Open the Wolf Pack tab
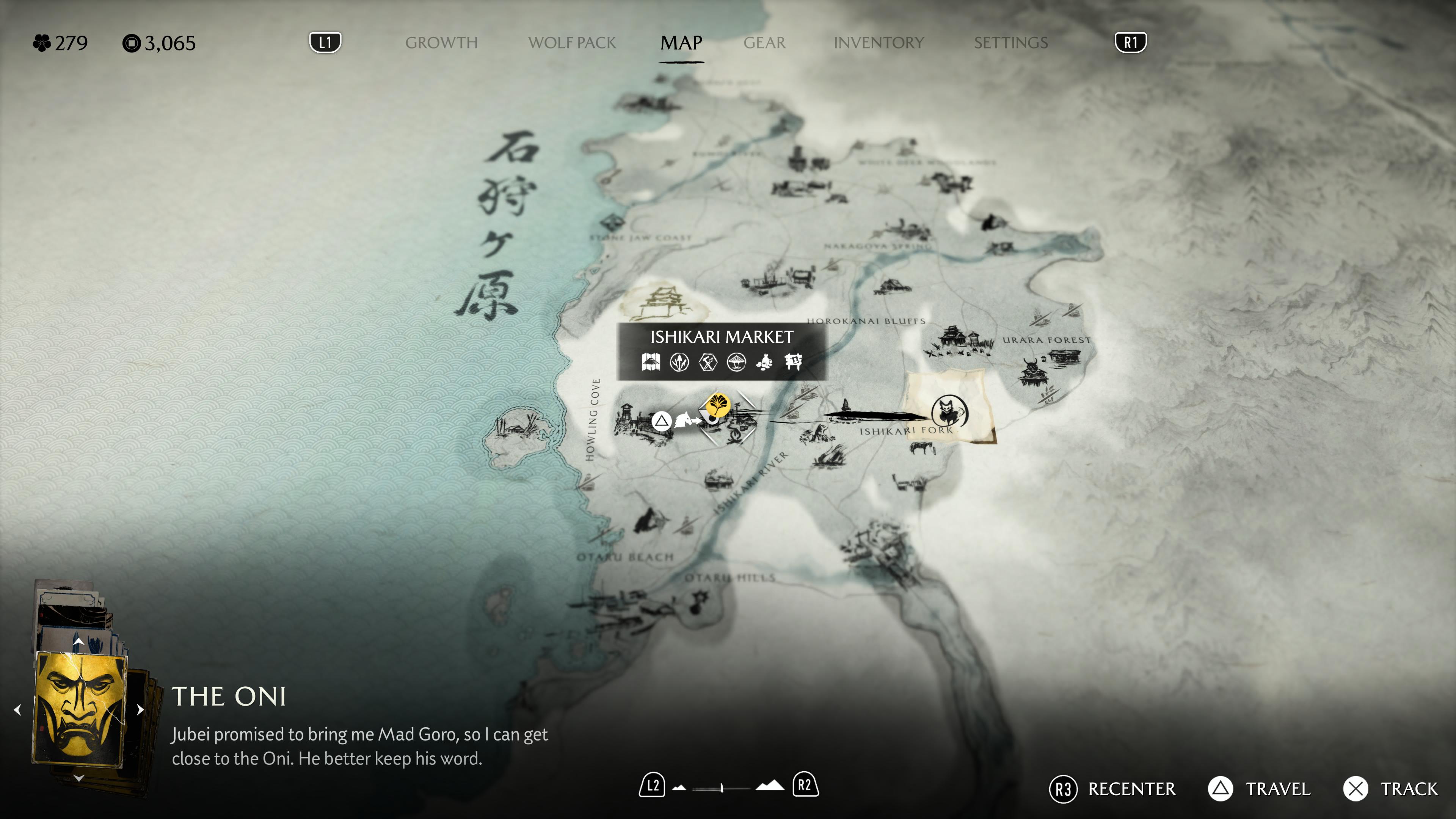 click(x=571, y=42)
